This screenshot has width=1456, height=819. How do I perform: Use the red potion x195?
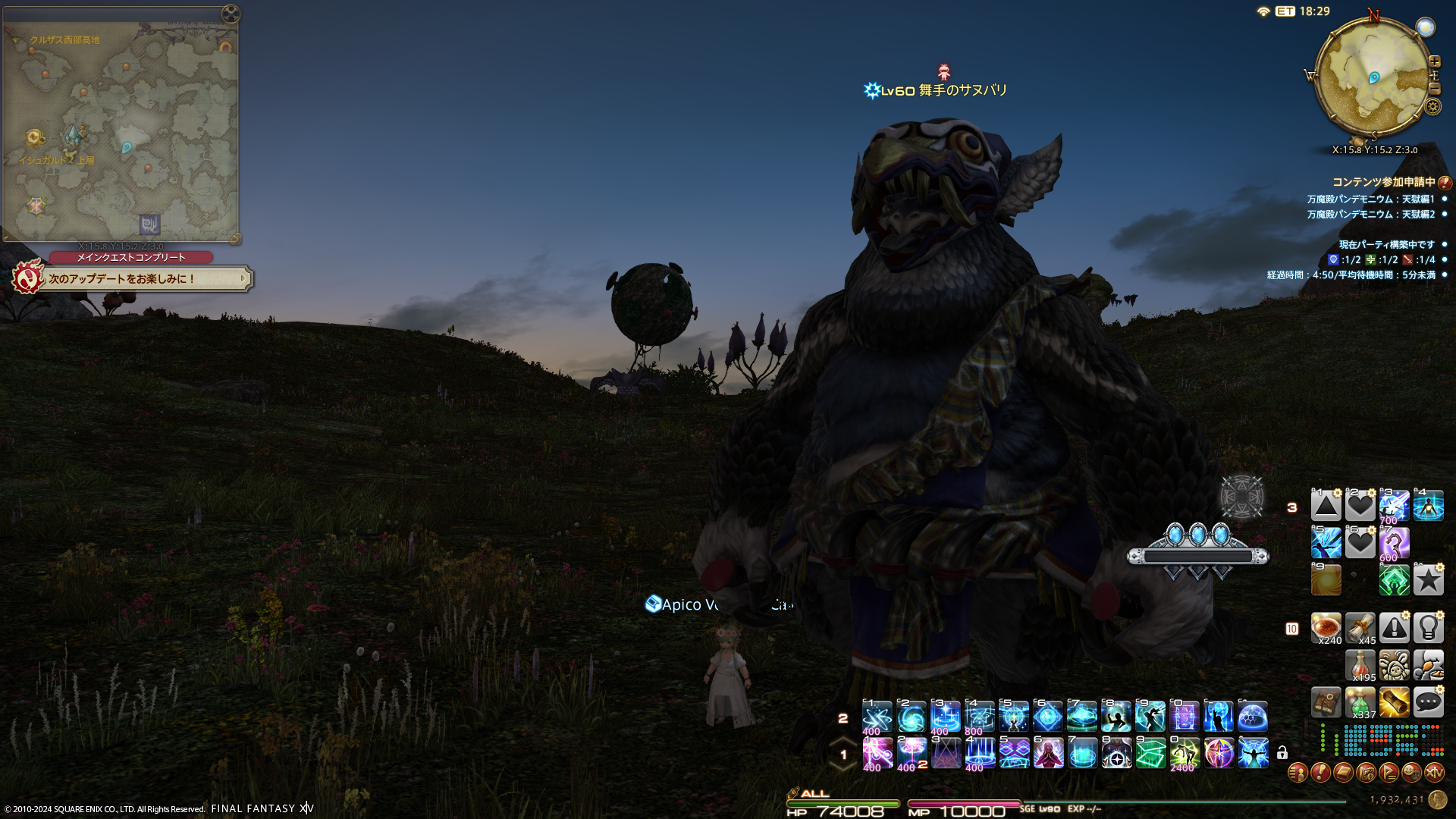[x=1360, y=665]
